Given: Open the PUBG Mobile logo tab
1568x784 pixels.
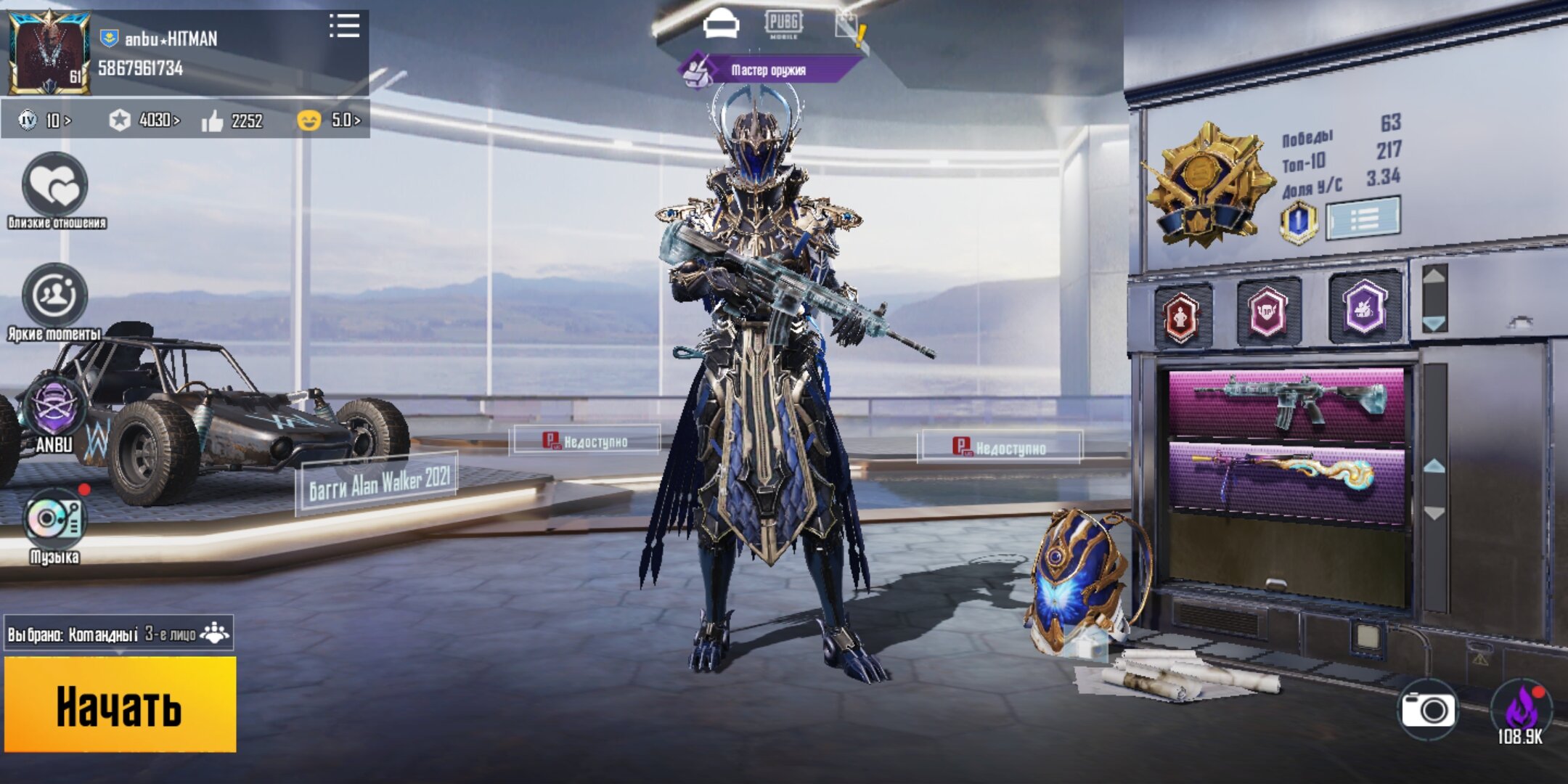Looking at the screenshot, I should click(x=783, y=24).
